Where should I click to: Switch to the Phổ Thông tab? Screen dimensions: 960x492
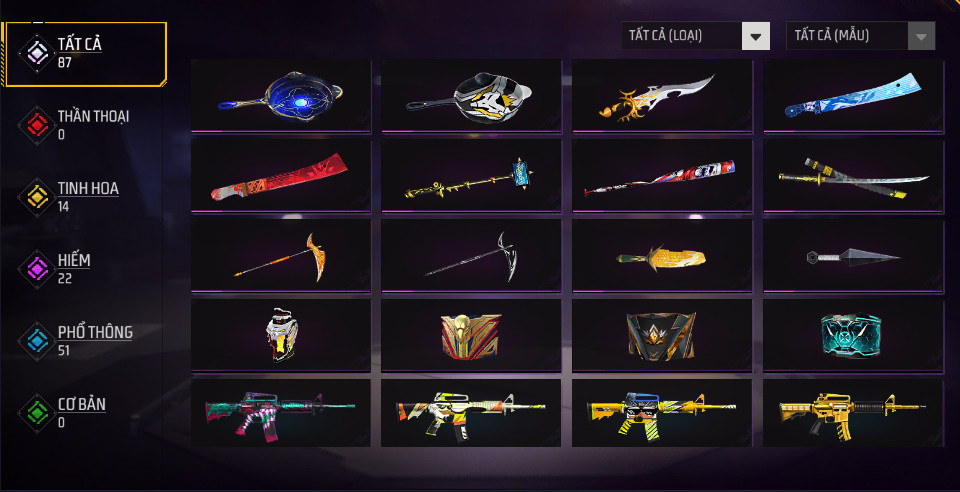(x=84, y=340)
